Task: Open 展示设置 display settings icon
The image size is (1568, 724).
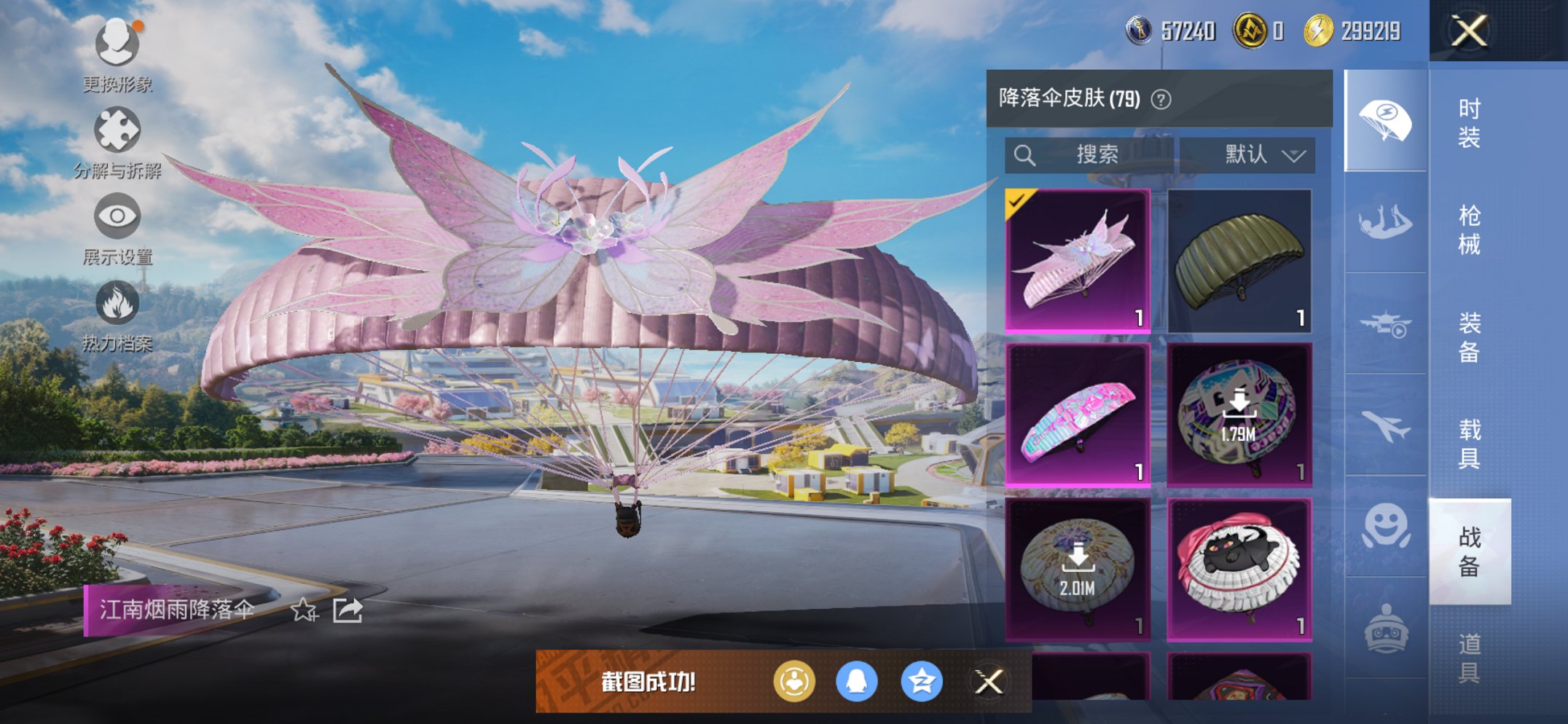Action: pyautogui.click(x=117, y=215)
